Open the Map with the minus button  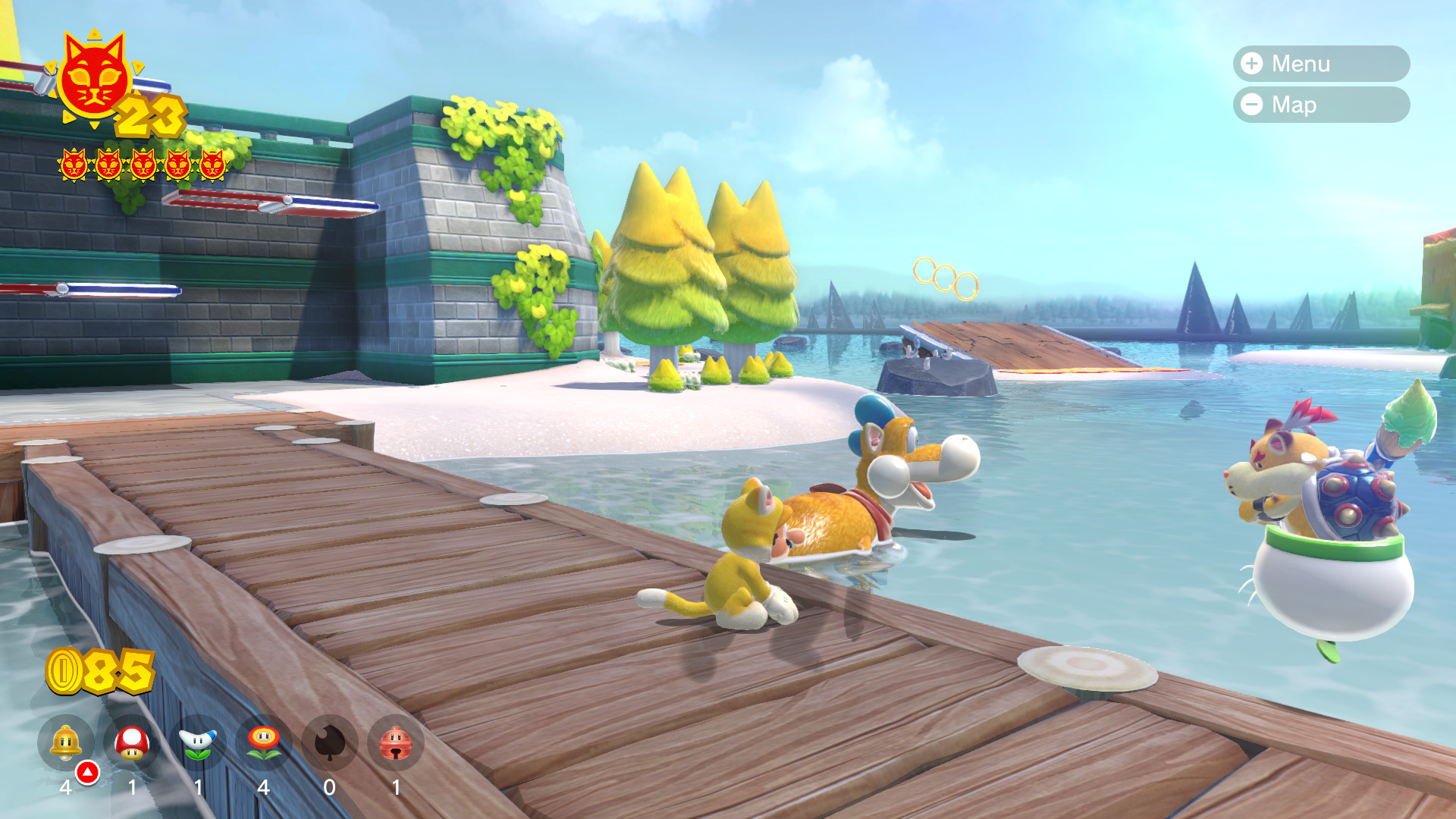pos(1319,105)
